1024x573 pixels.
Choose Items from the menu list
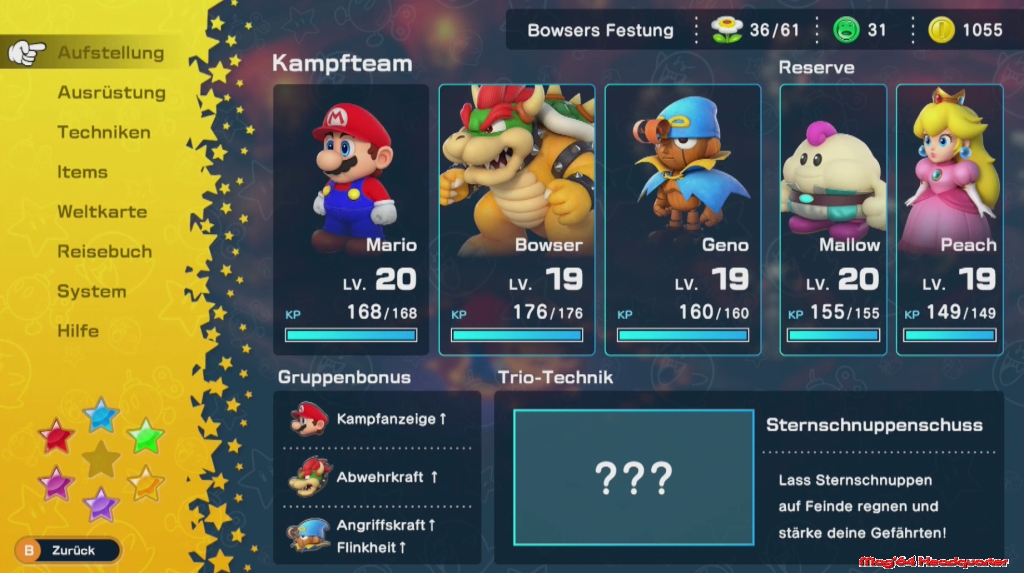click(82, 172)
